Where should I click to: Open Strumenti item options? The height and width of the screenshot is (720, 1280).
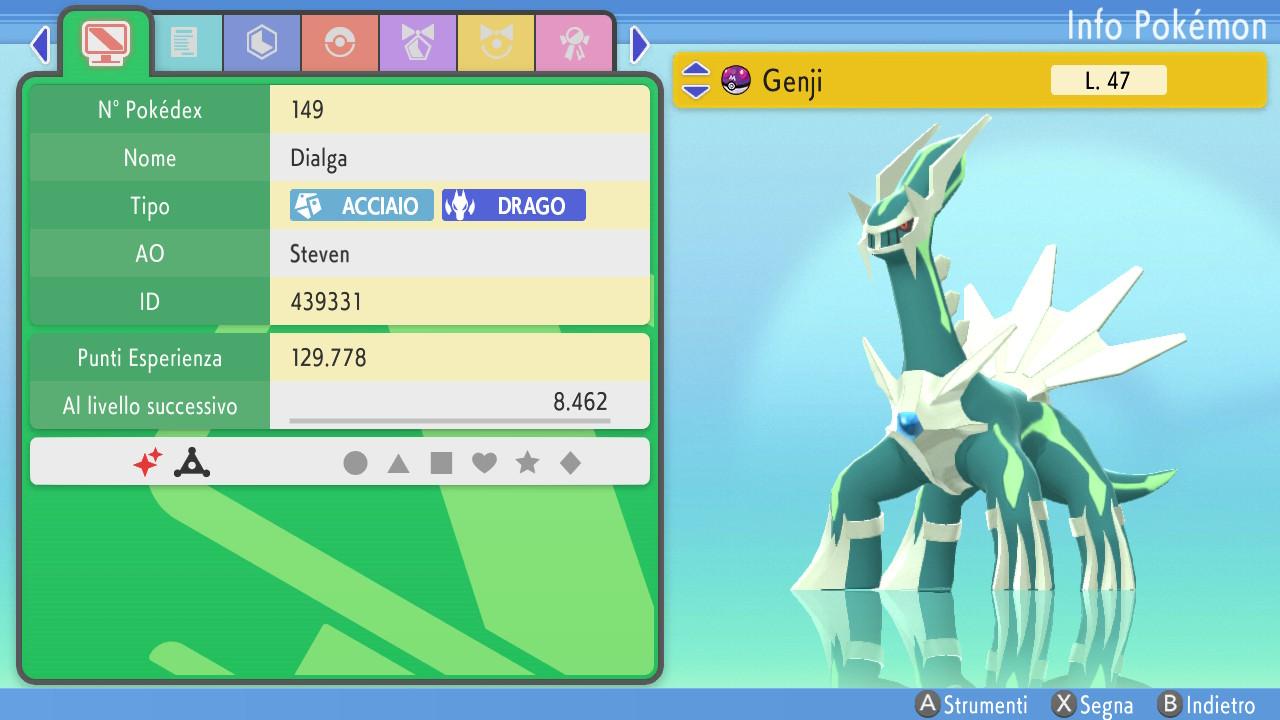click(973, 705)
